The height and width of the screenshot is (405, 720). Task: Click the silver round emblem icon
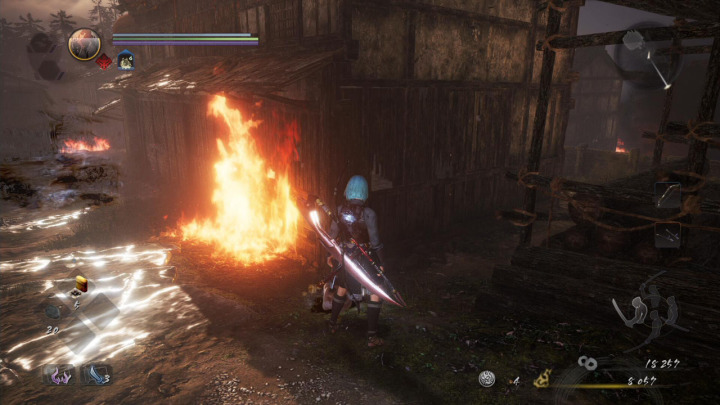(x=487, y=378)
